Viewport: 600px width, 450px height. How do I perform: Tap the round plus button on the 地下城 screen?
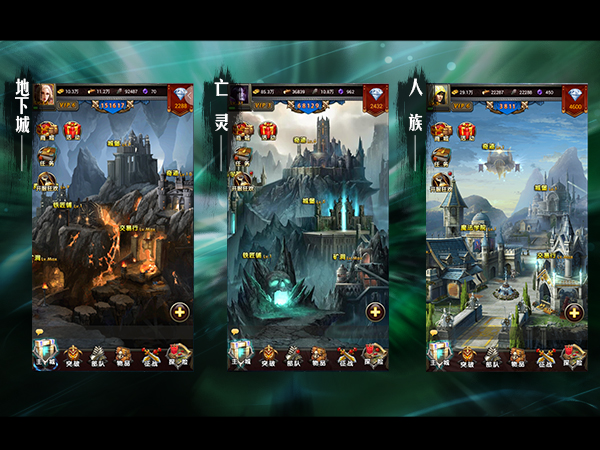point(180,311)
